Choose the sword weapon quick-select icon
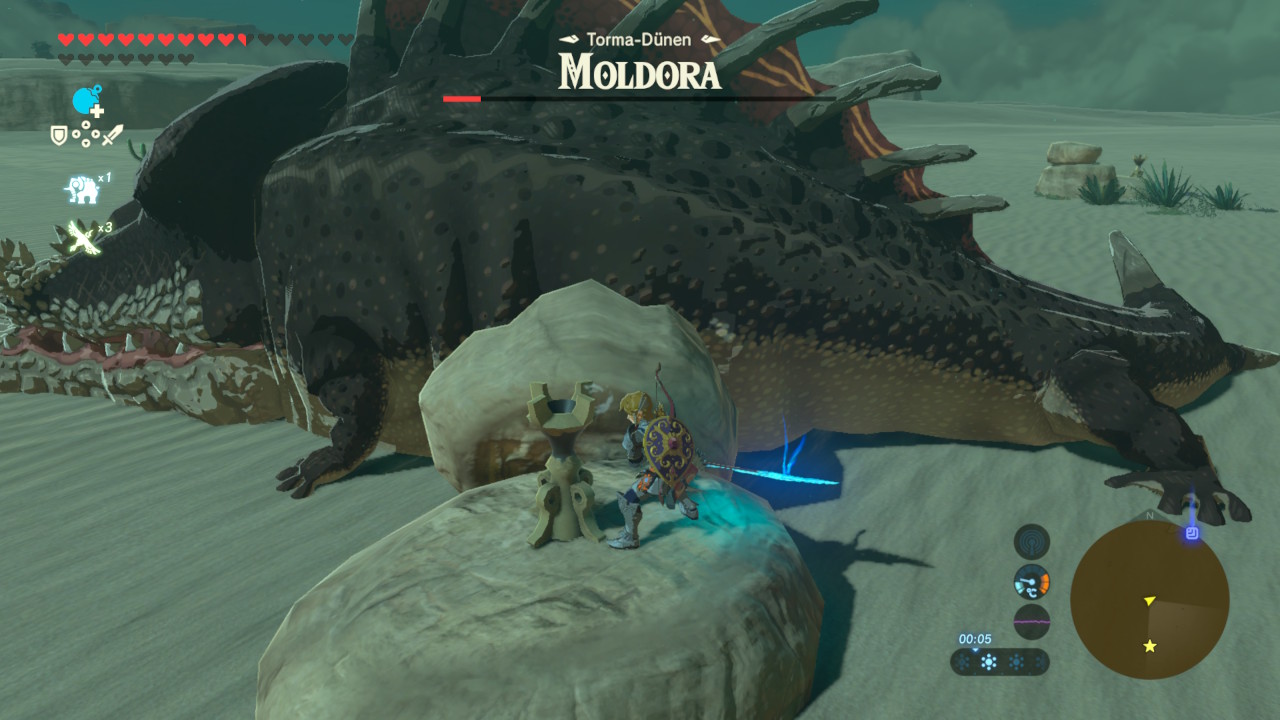The height and width of the screenshot is (720, 1280). tap(111, 135)
